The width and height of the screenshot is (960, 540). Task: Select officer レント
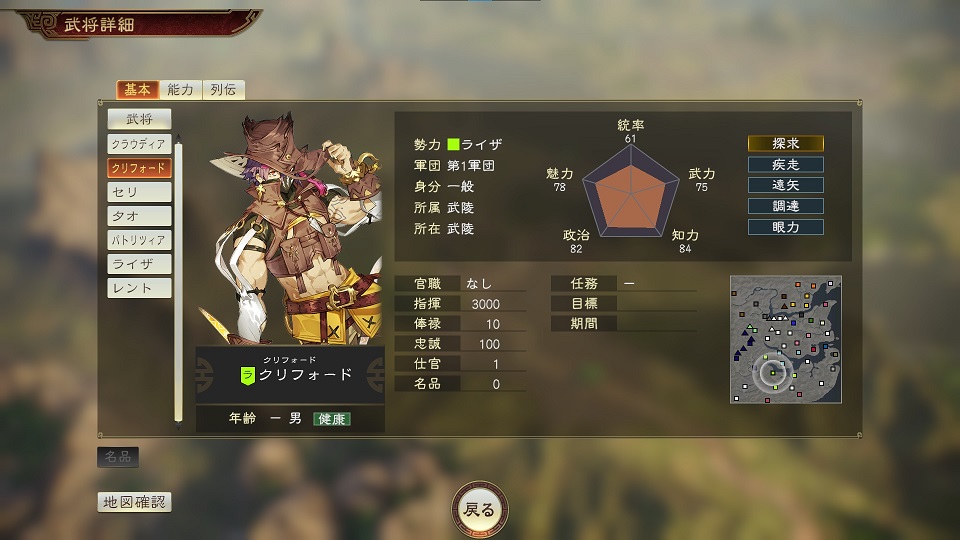tap(140, 288)
